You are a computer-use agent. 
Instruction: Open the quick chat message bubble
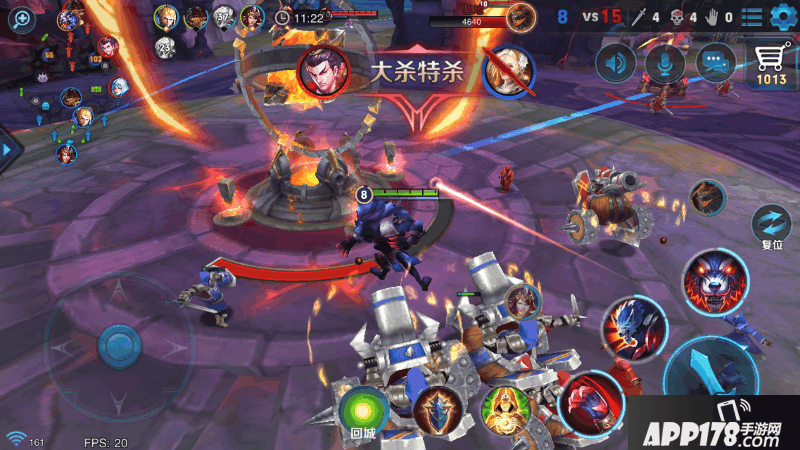tap(715, 63)
